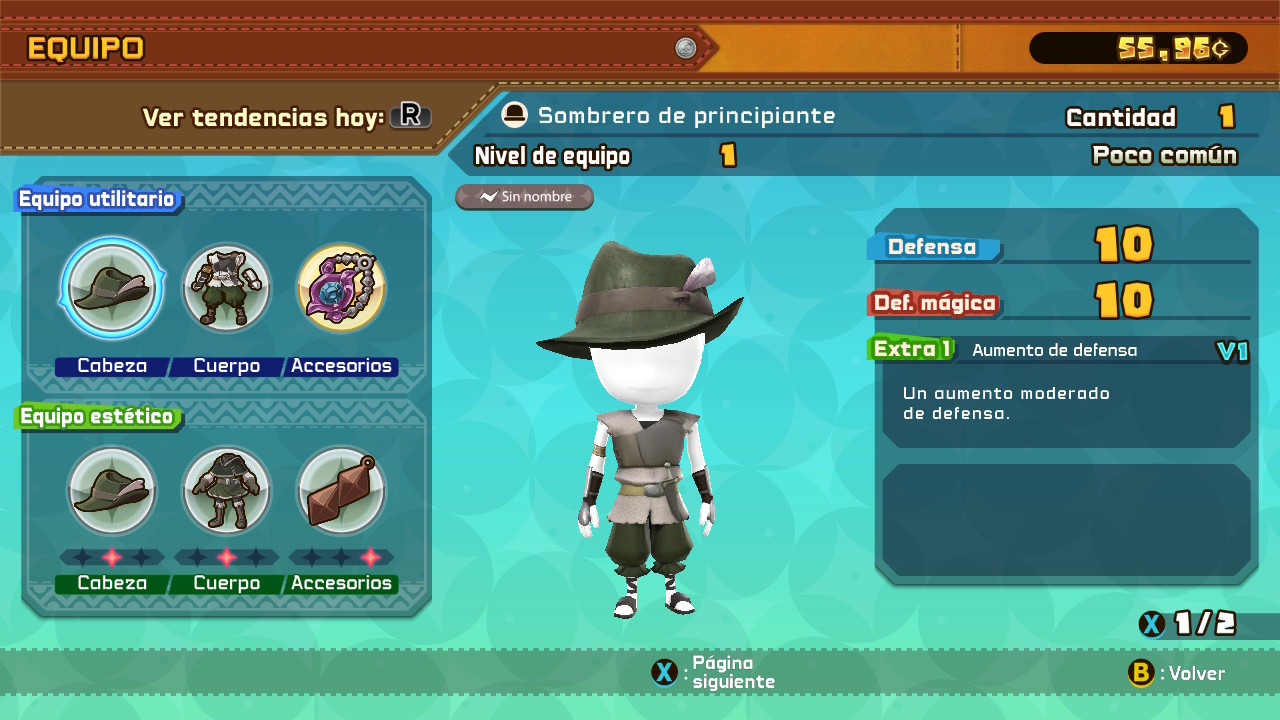Select the purple charm utility accessory slot
The width and height of the screenshot is (1280, 720).
coord(341,288)
